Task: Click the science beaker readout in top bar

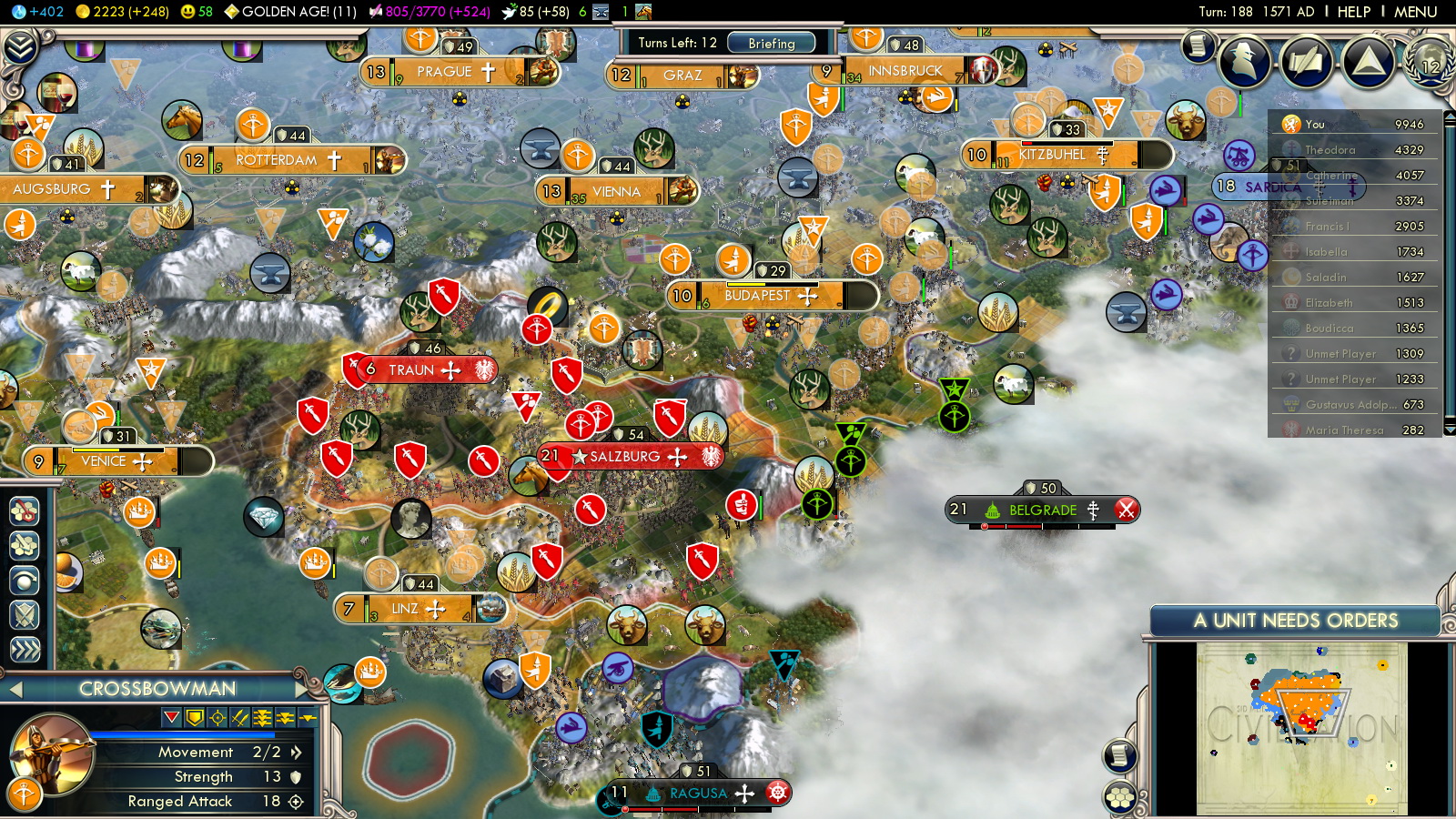Action: click(x=38, y=12)
